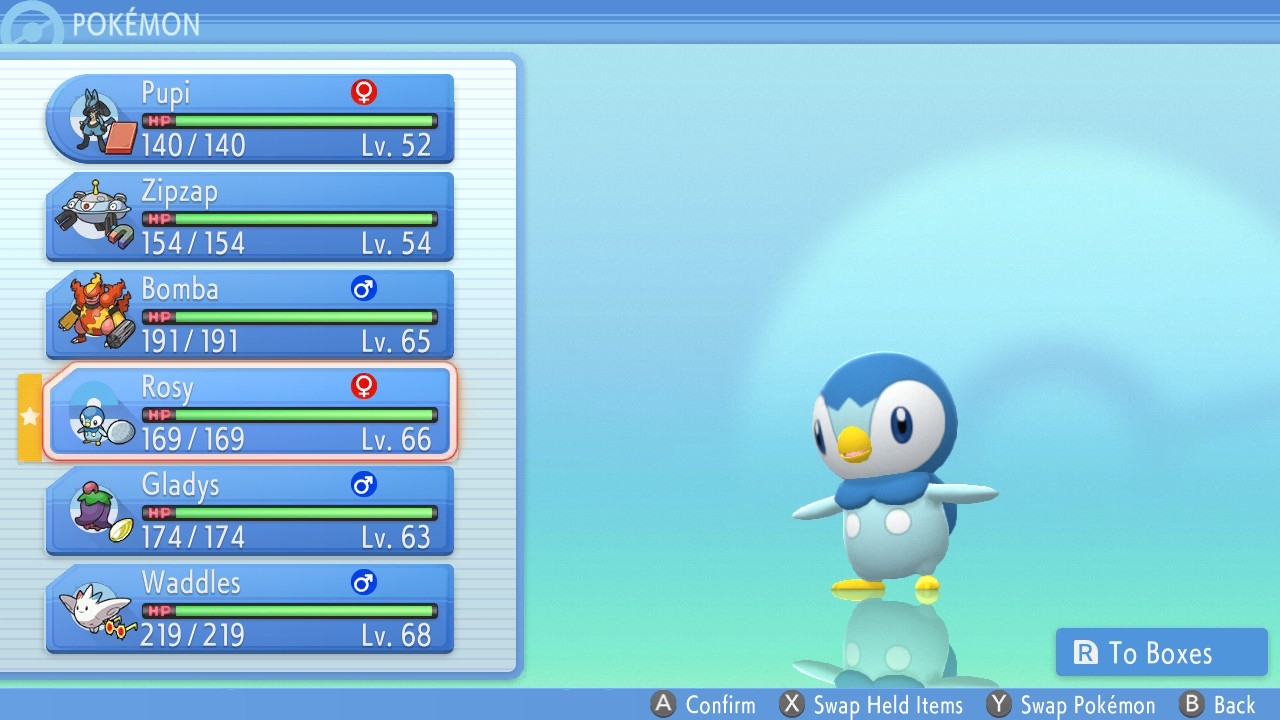This screenshot has width=1280, height=720.
Task: Choose Waddles at level 68
Action: (x=250, y=609)
